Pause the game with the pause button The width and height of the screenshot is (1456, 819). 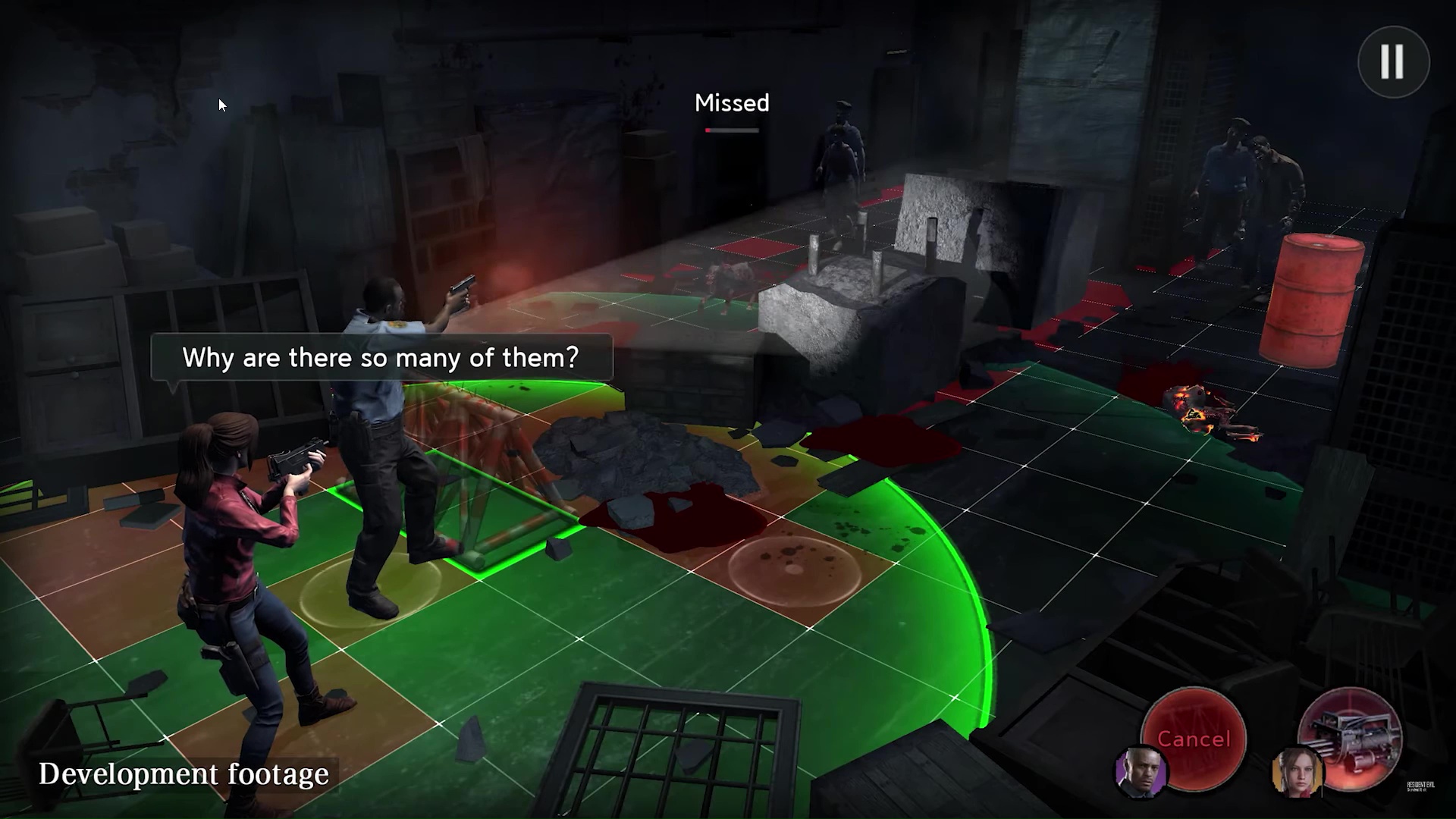coord(1393,61)
